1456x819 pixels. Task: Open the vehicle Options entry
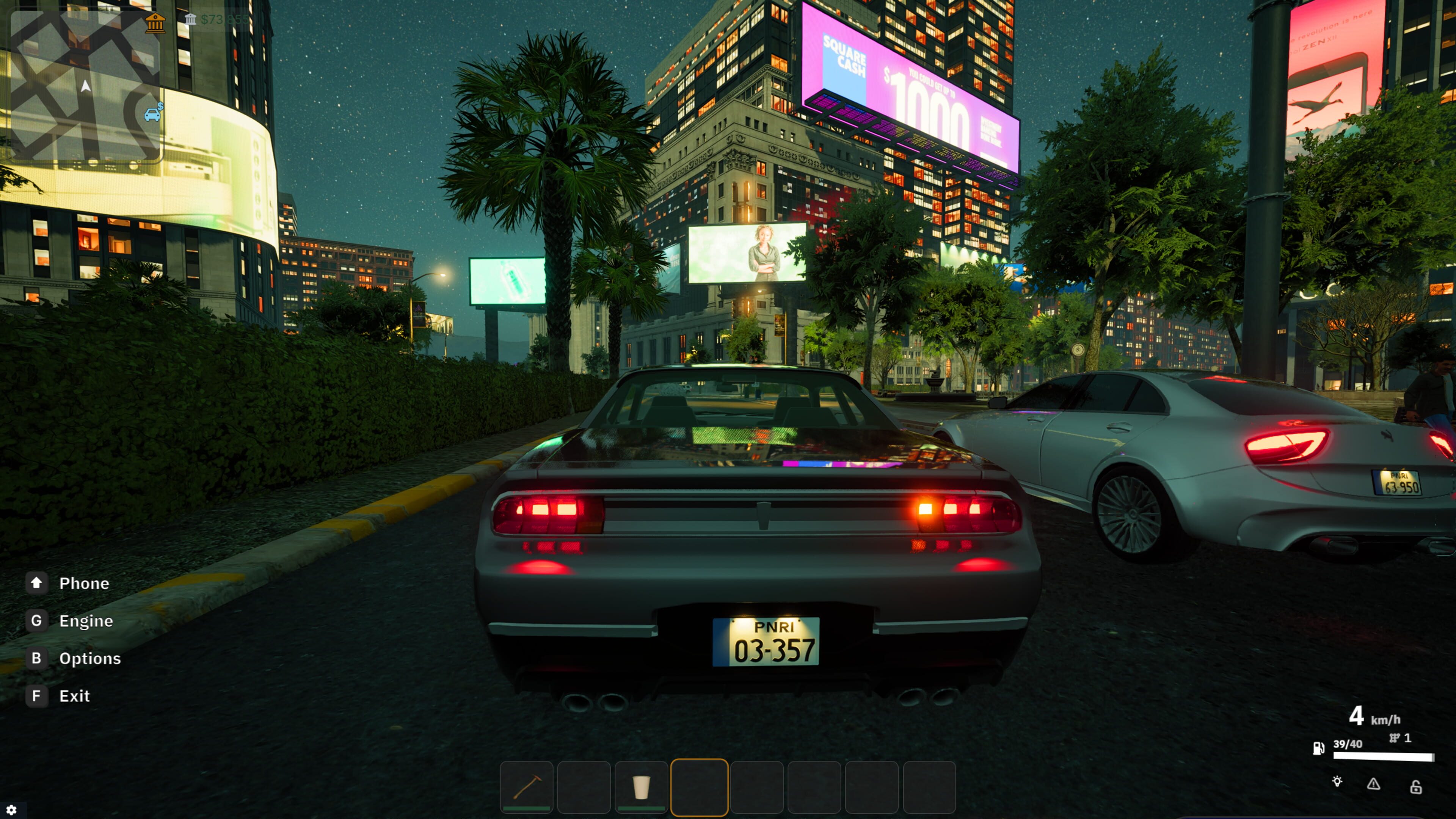pos(90,659)
